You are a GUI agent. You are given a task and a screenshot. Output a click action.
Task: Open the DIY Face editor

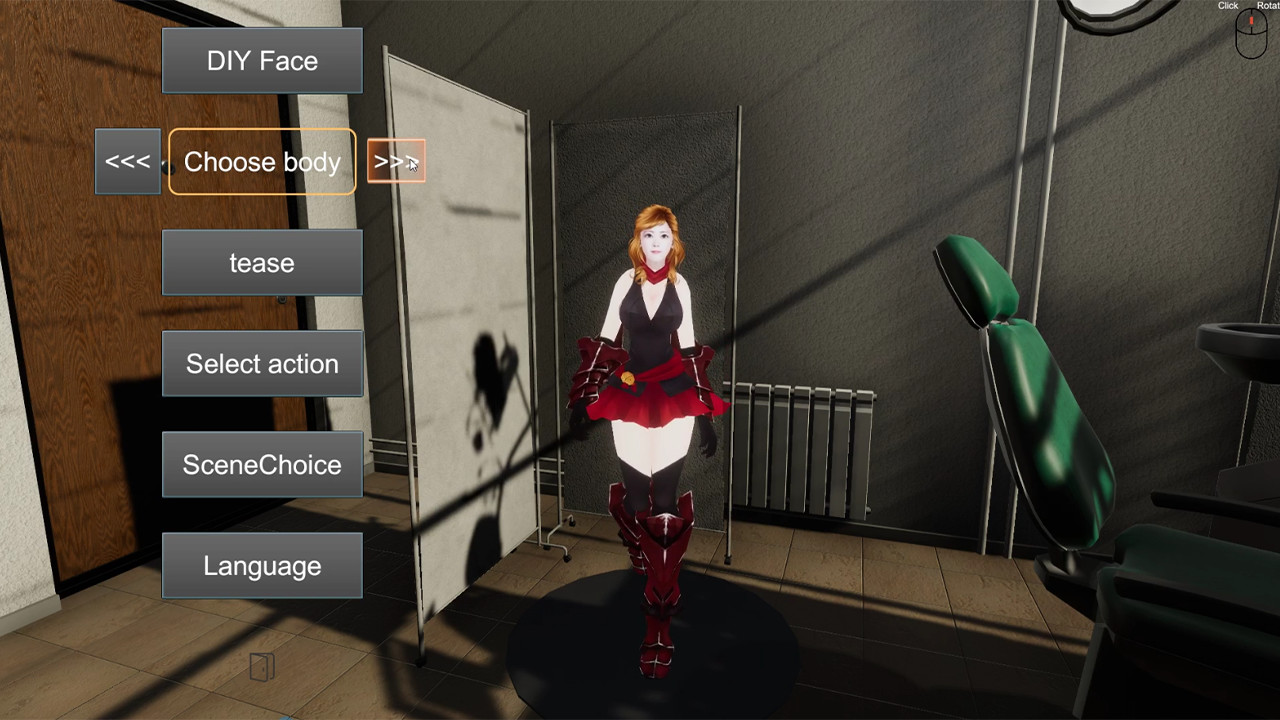pyautogui.click(x=261, y=60)
